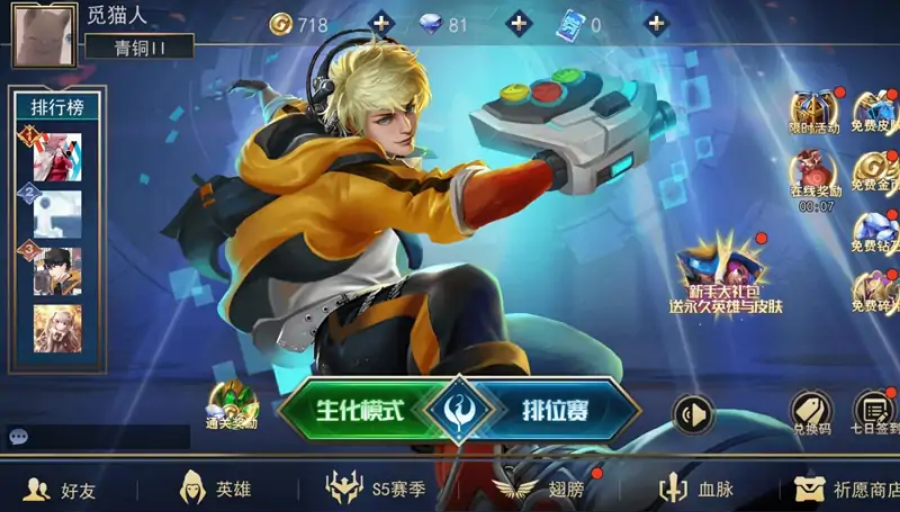Add gold with the plus button beside 718
Screen dimensions: 900x512
coord(381,24)
